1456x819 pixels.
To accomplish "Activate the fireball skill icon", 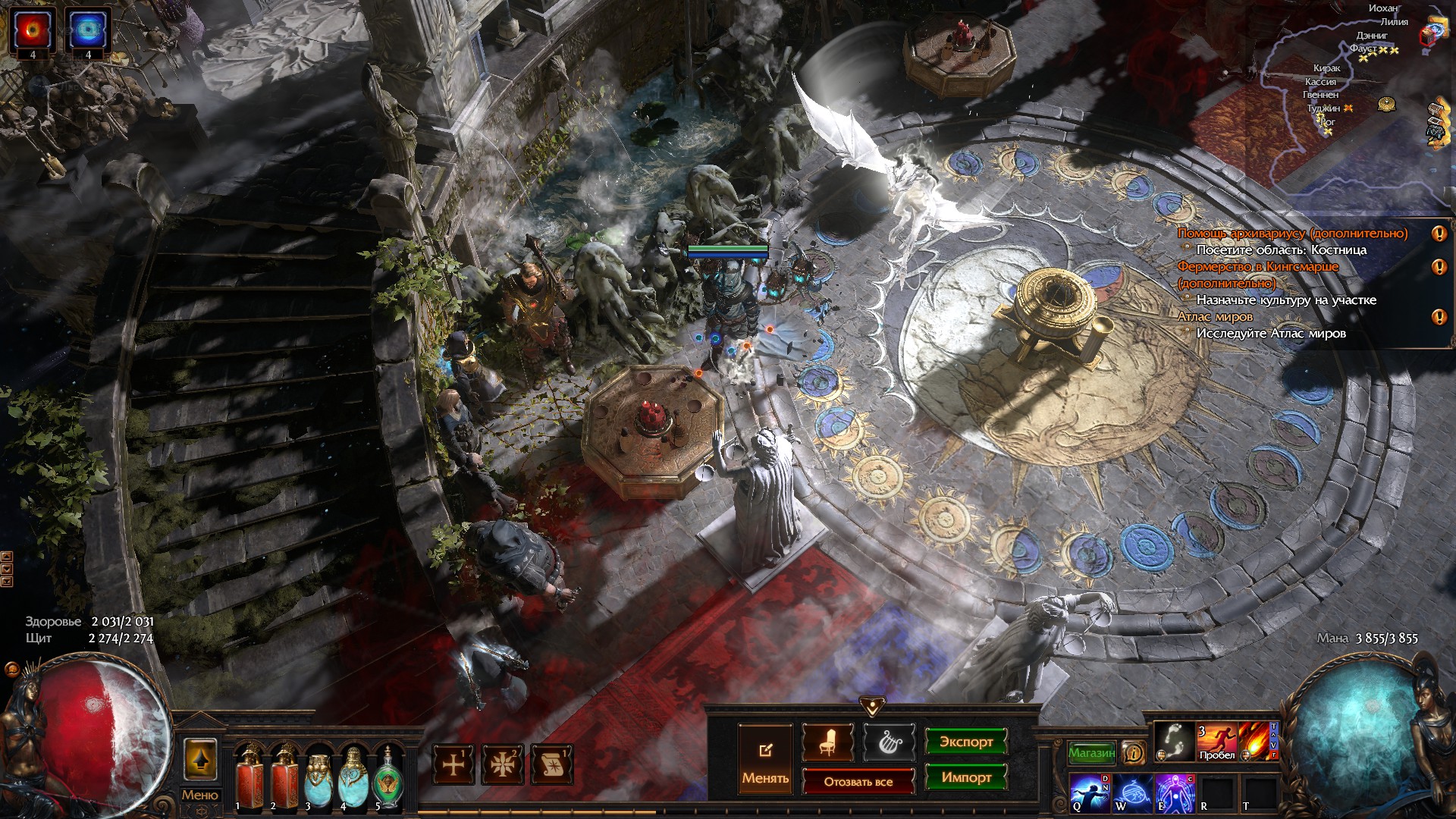I will [1256, 741].
